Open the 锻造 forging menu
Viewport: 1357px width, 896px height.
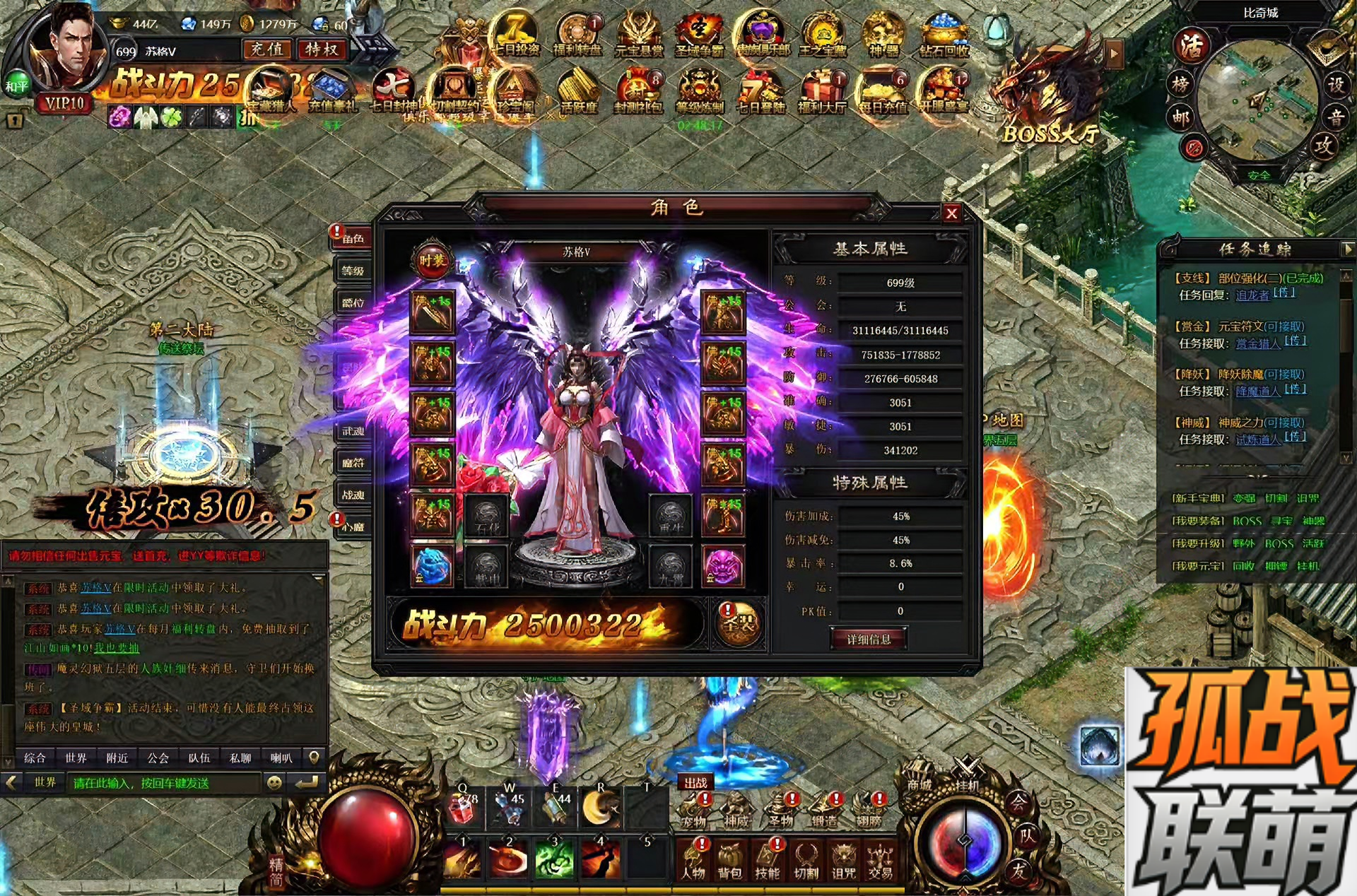pos(823,809)
